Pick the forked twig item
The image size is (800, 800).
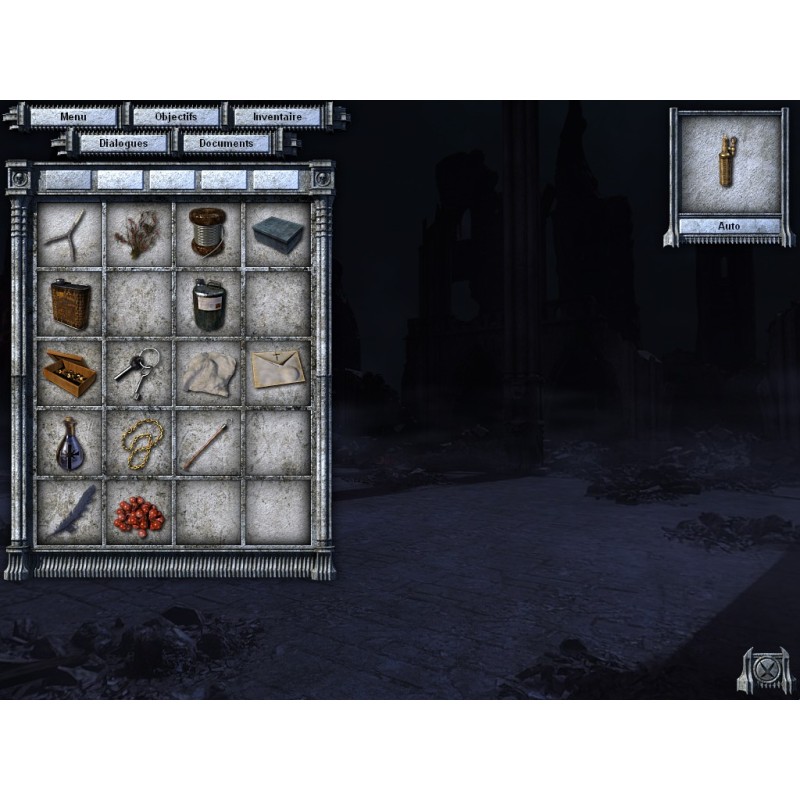[x=70, y=233]
